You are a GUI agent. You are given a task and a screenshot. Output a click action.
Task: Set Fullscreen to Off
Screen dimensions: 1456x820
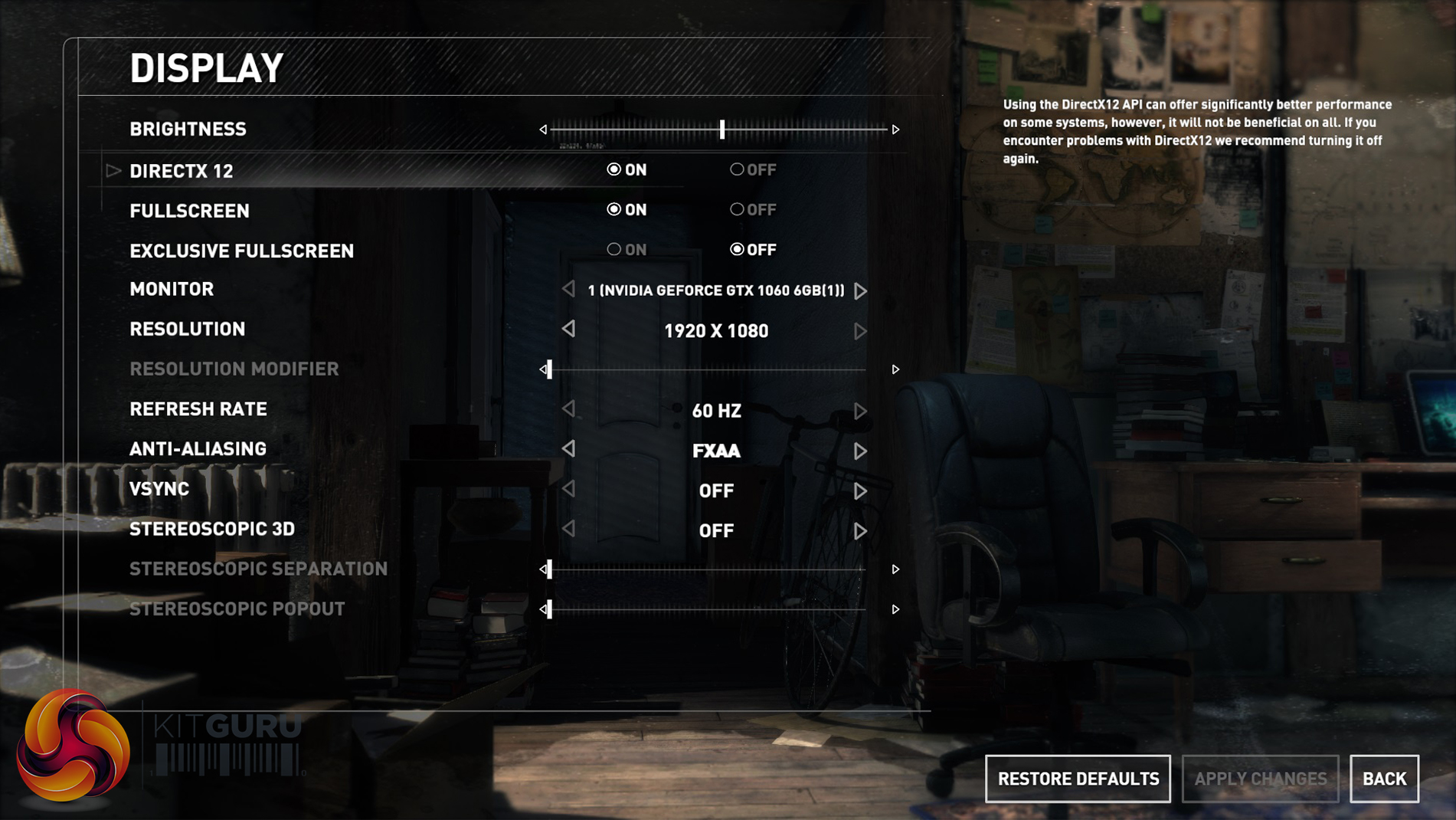point(737,209)
